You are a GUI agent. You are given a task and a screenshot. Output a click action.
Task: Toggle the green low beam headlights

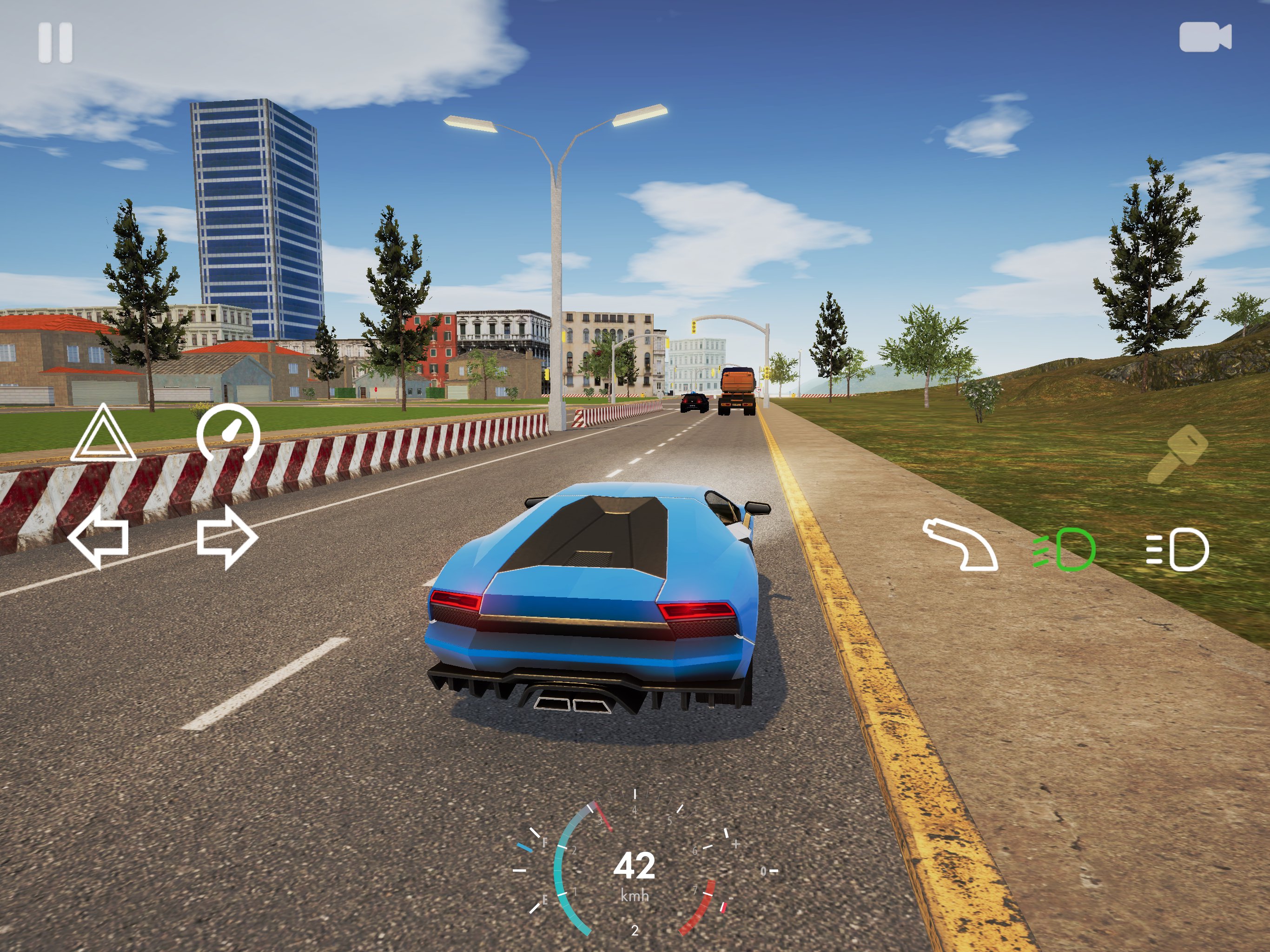coord(1064,549)
